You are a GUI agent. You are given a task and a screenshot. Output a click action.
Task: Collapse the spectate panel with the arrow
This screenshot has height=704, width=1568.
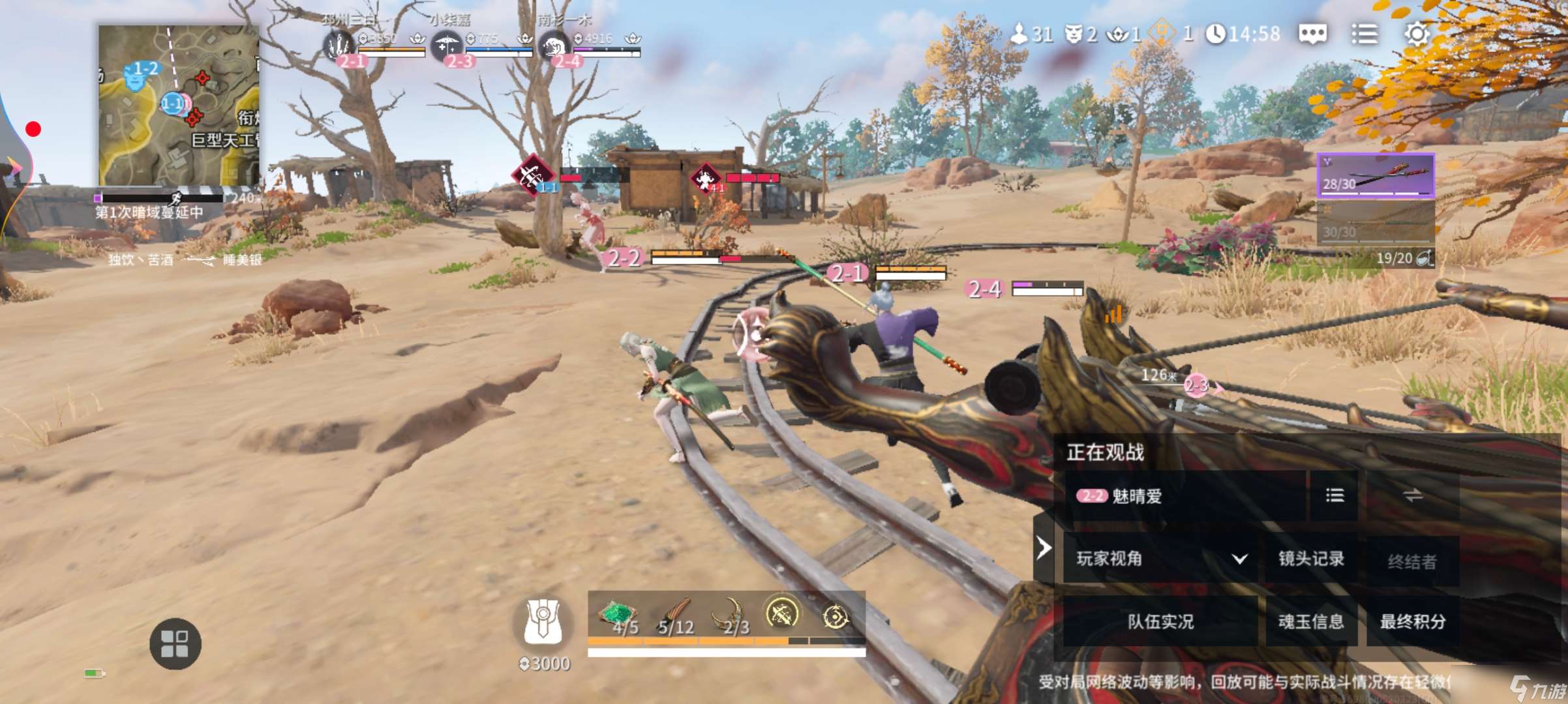[x=1044, y=548]
